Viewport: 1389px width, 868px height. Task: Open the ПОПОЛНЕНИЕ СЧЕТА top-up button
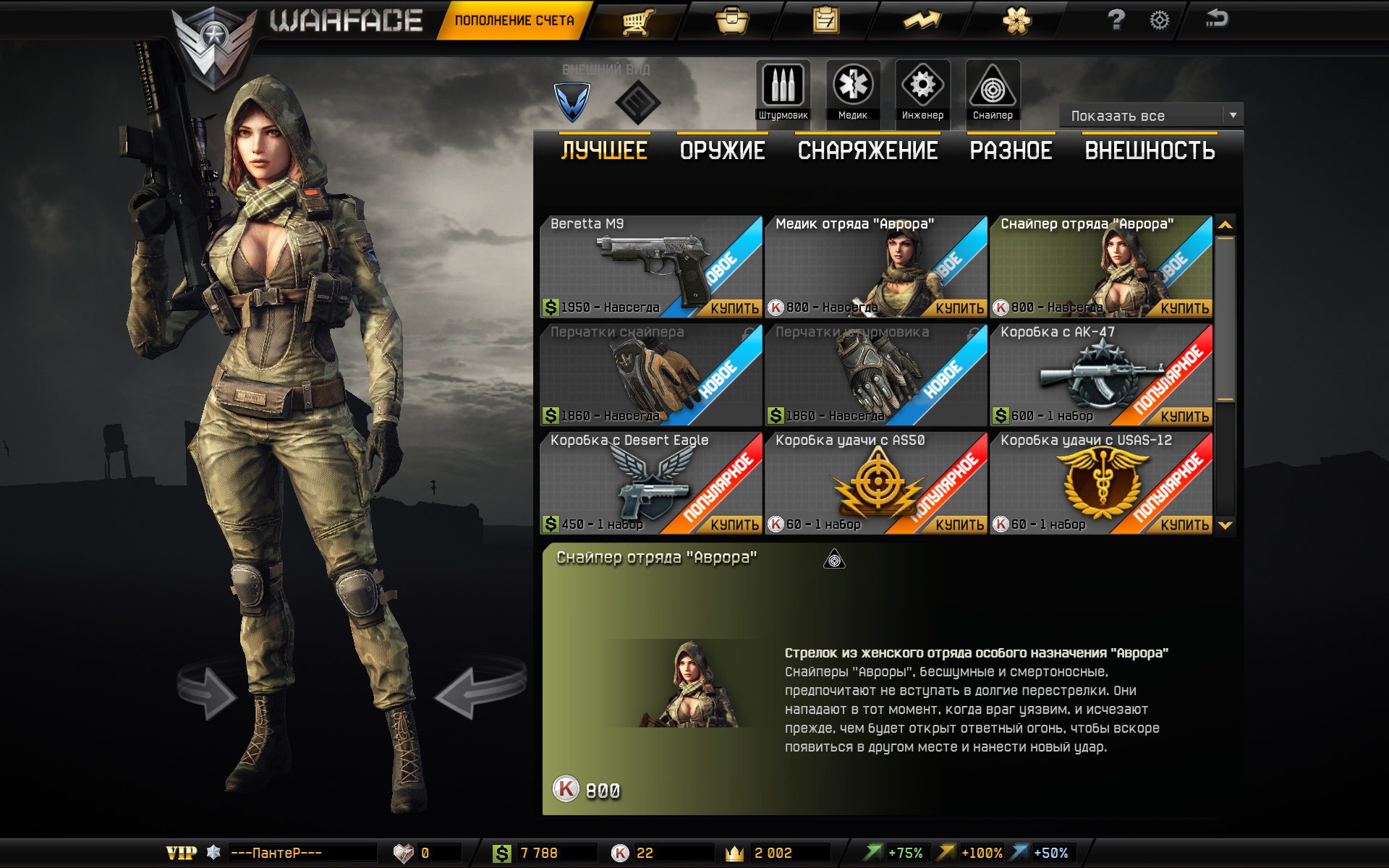pyautogui.click(x=514, y=20)
